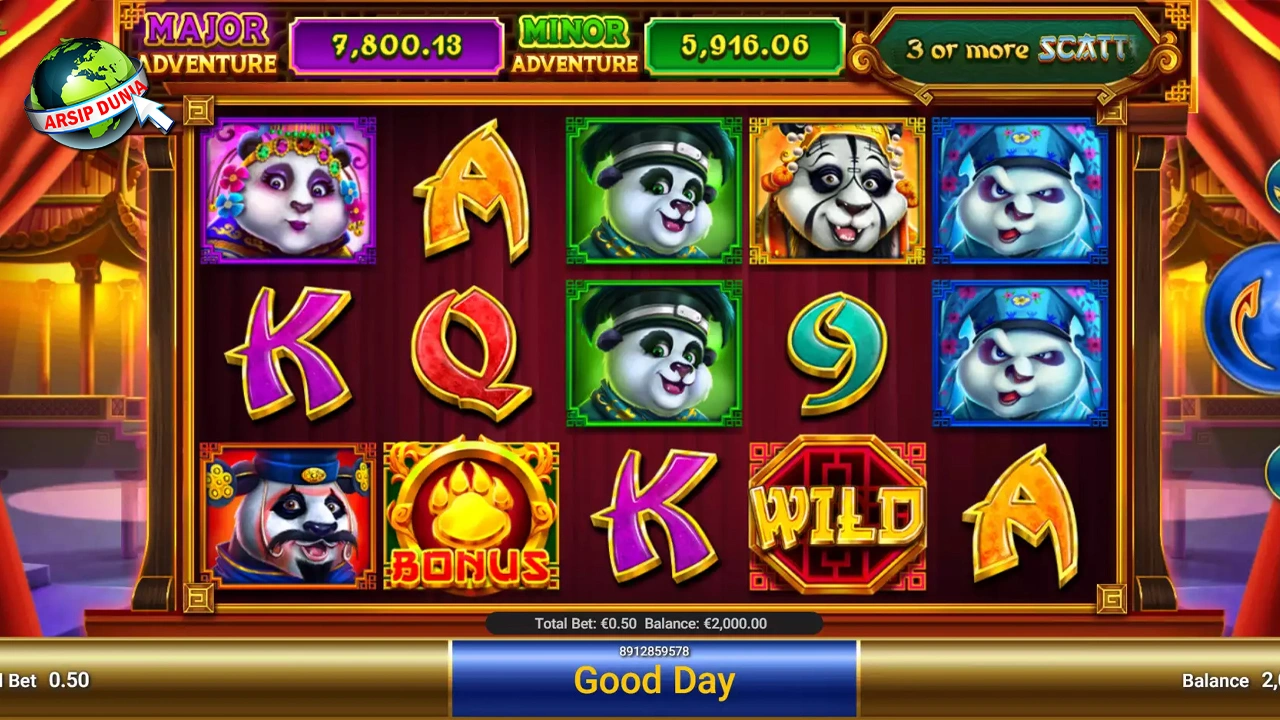Select the green panda symbol on reel three

point(653,190)
